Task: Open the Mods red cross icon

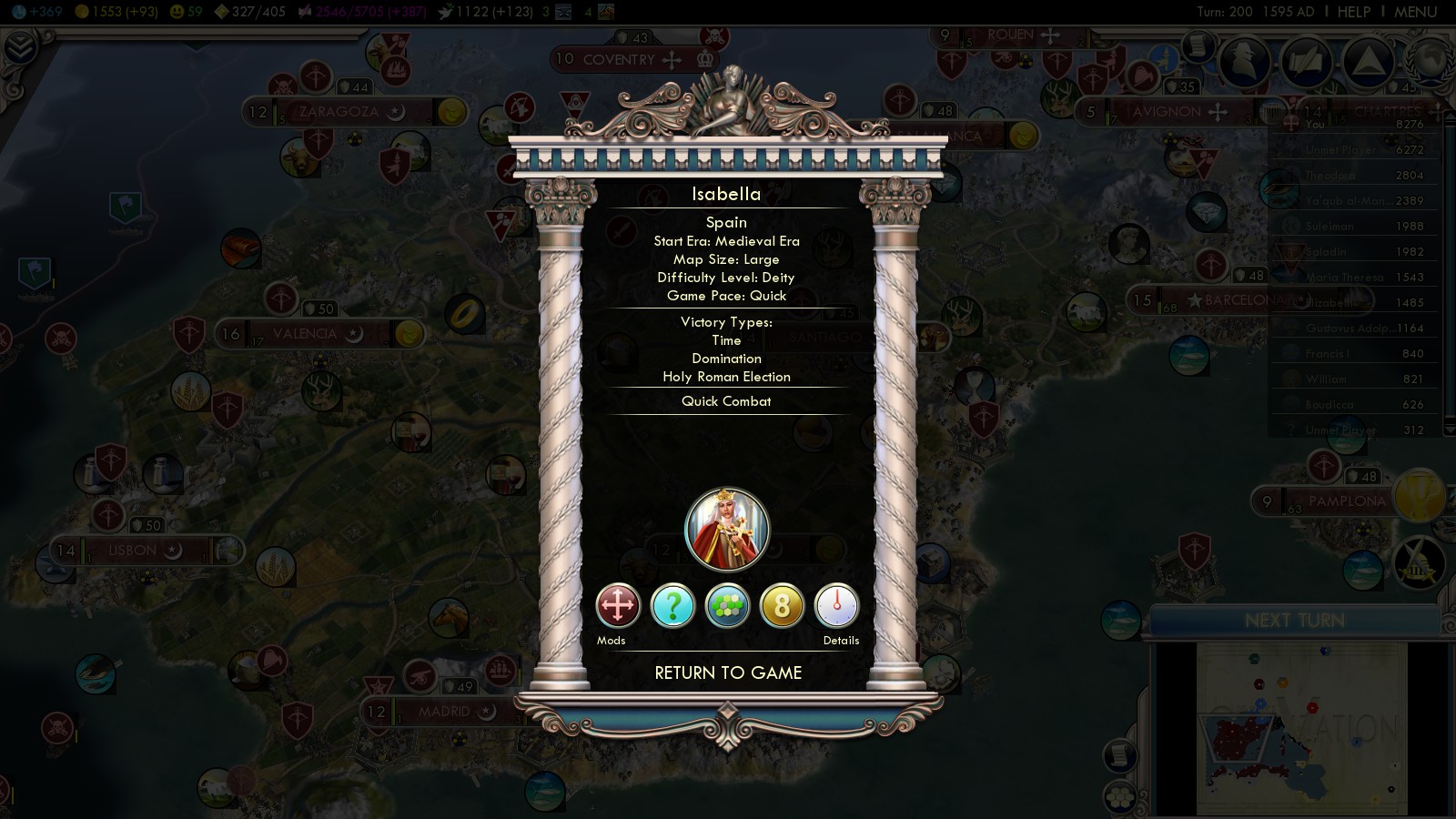Action: [x=618, y=606]
